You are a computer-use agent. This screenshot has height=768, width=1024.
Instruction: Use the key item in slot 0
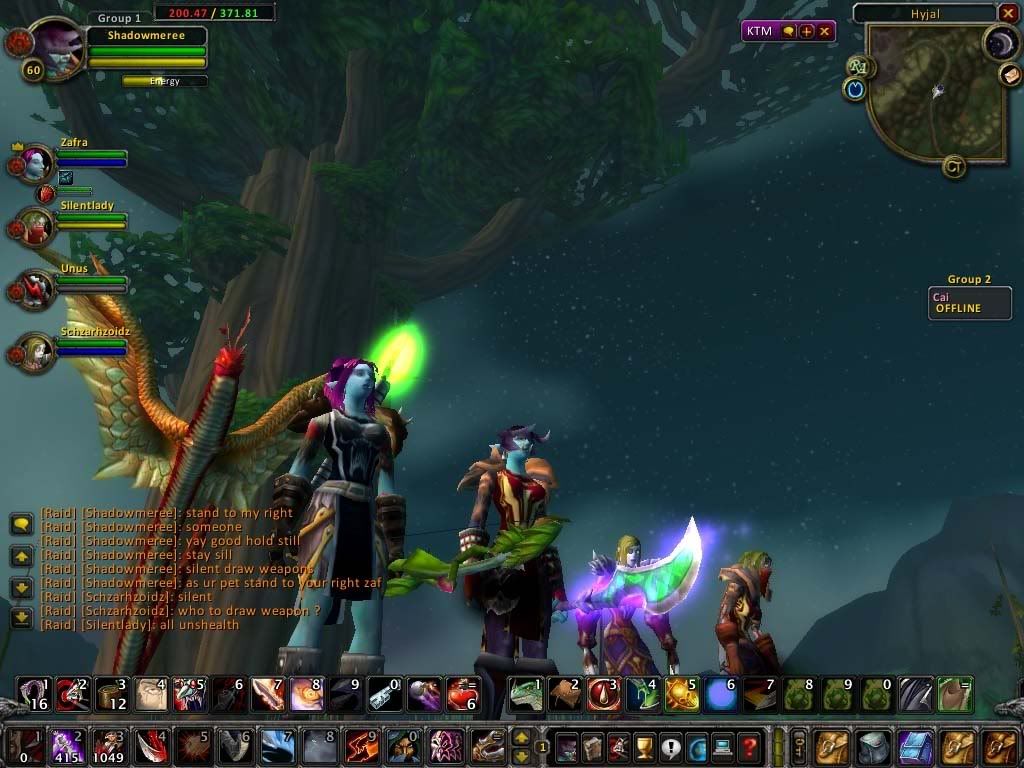pos(384,694)
